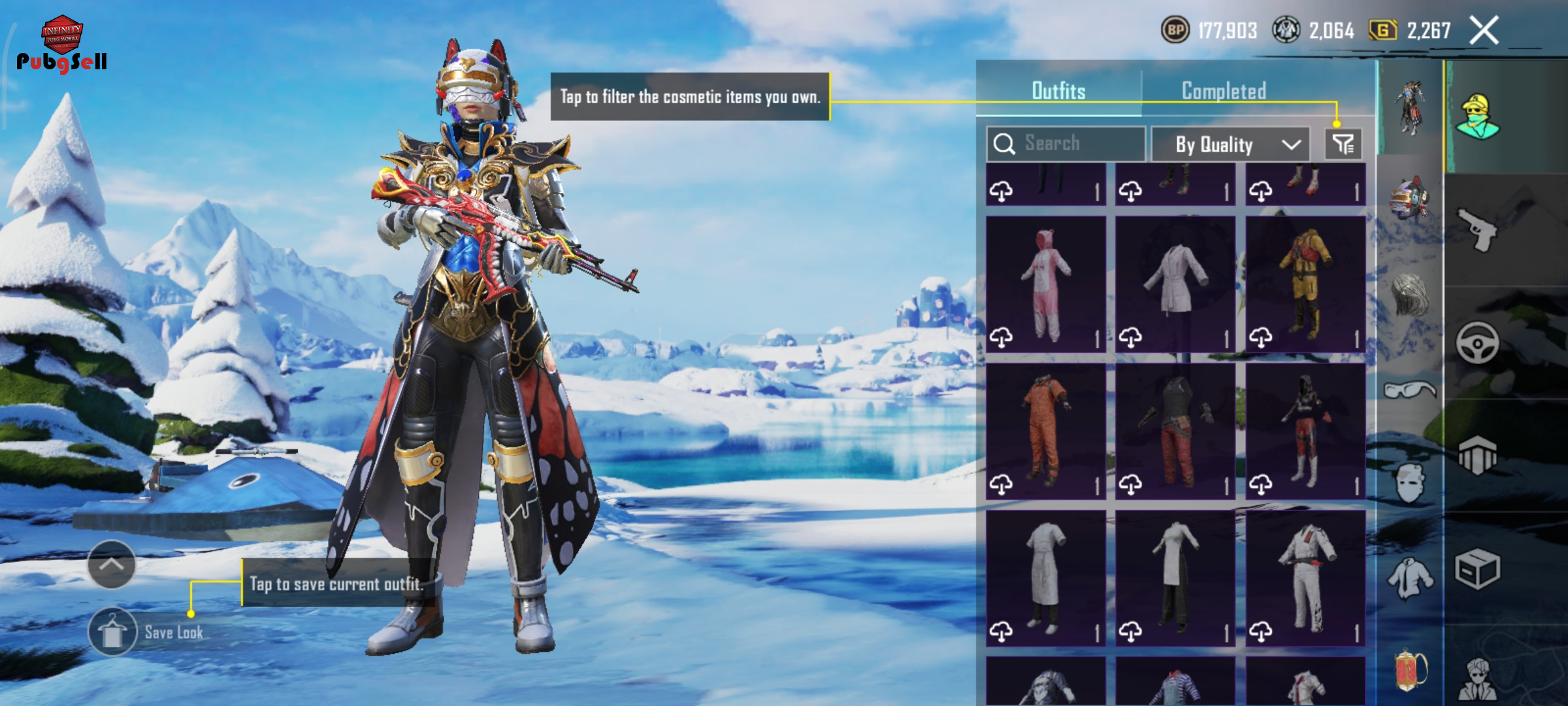1568x706 pixels.
Task: Expand the panel with the up-arrow button
Action: click(111, 564)
